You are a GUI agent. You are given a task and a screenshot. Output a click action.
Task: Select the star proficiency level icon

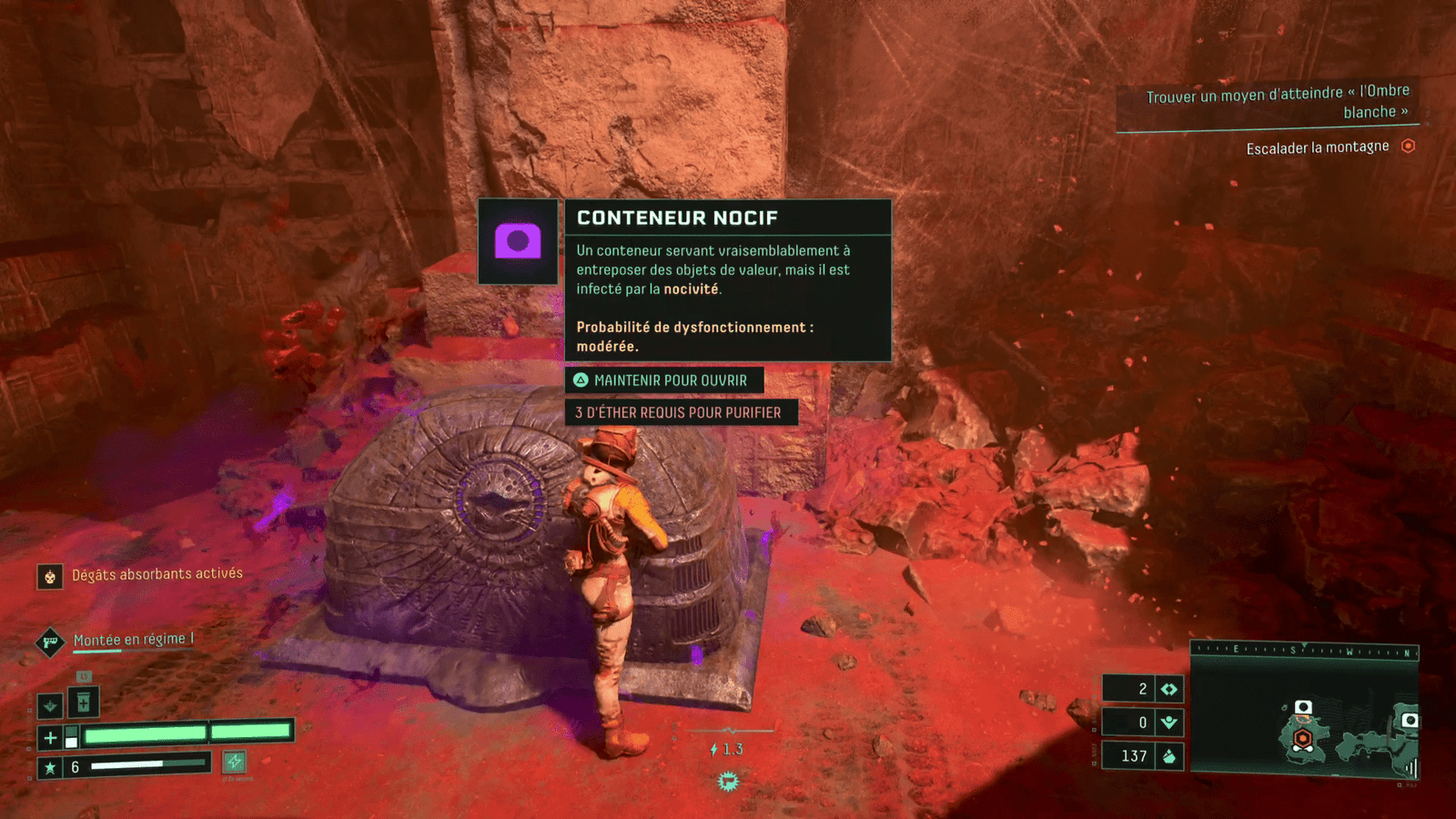(50, 767)
